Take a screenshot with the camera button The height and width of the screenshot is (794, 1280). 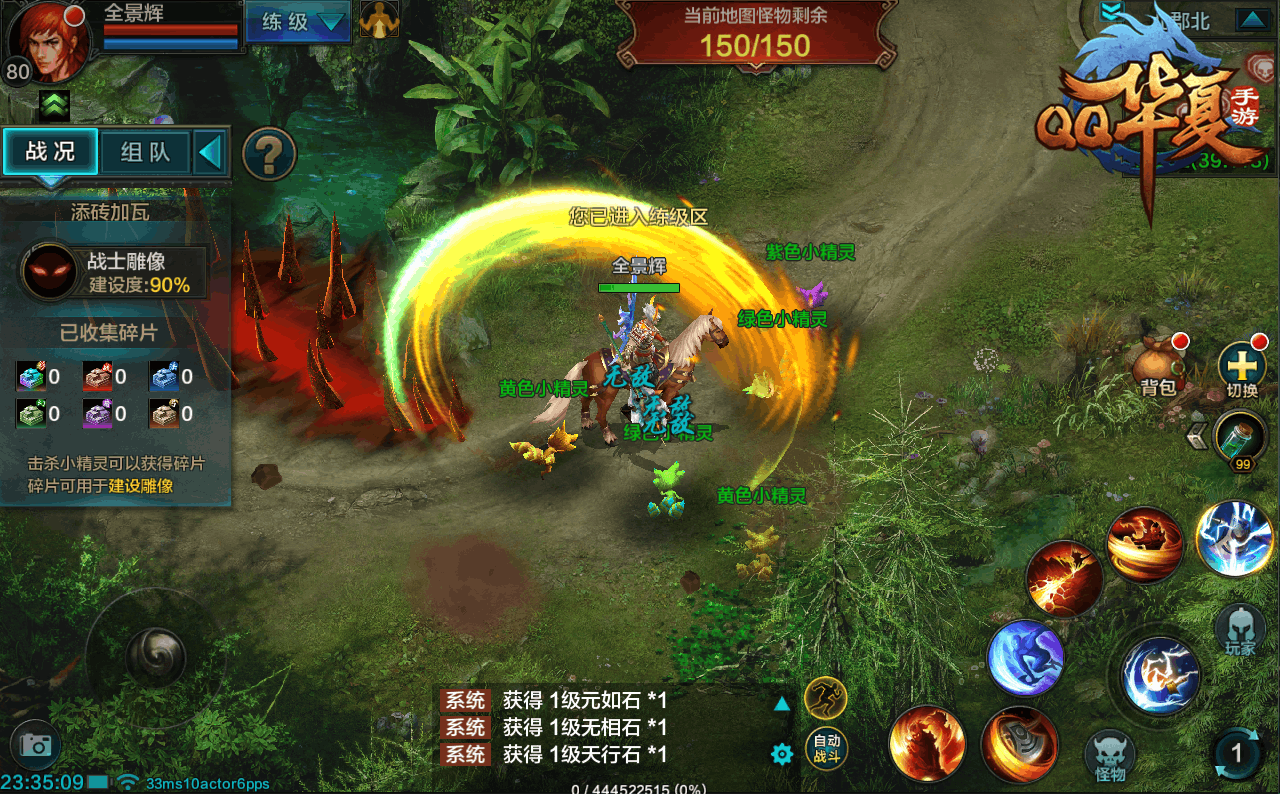coord(36,745)
